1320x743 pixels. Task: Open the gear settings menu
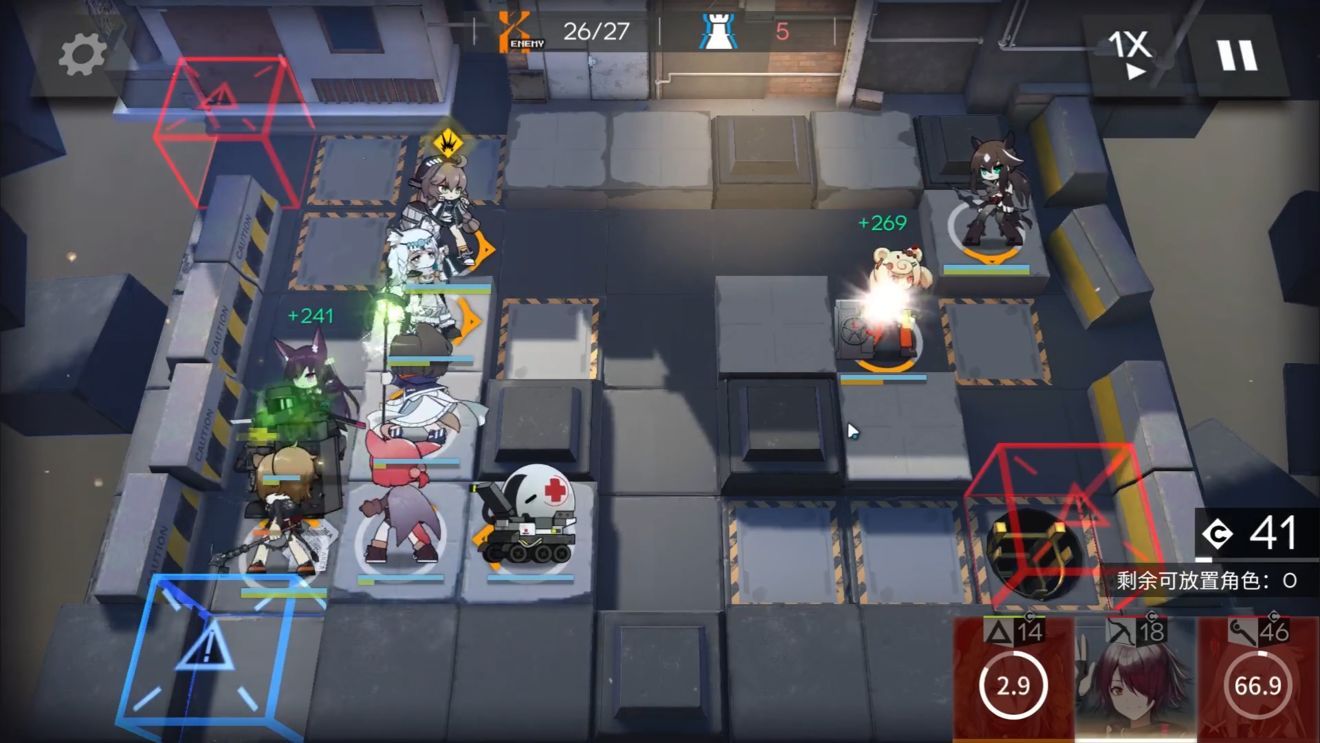point(82,56)
